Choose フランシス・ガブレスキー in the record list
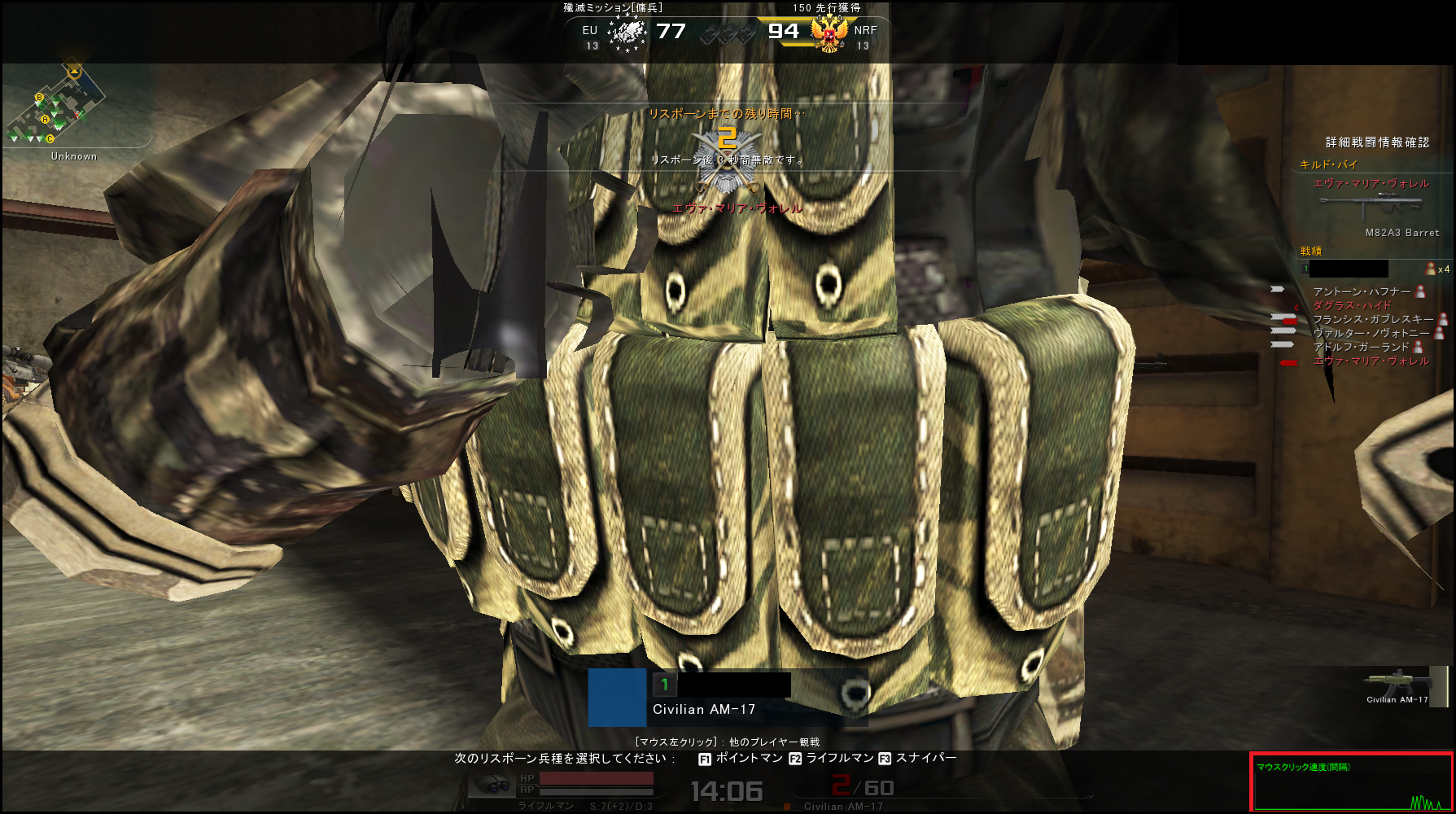This screenshot has height=814, width=1456. pos(1372,319)
